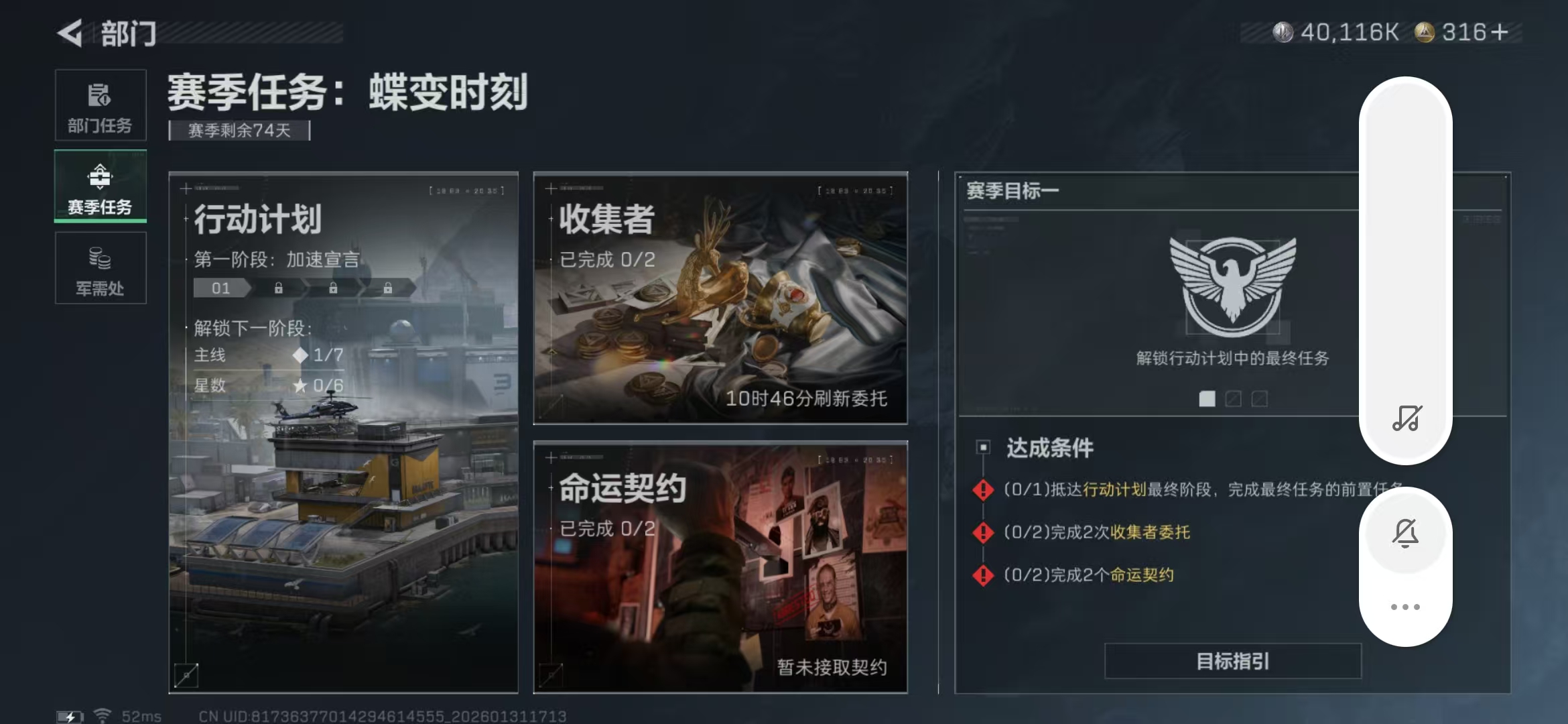Image resolution: width=1568 pixels, height=724 pixels.
Task: Disable notifications using the bell icon
Action: click(x=1406, y=530)
